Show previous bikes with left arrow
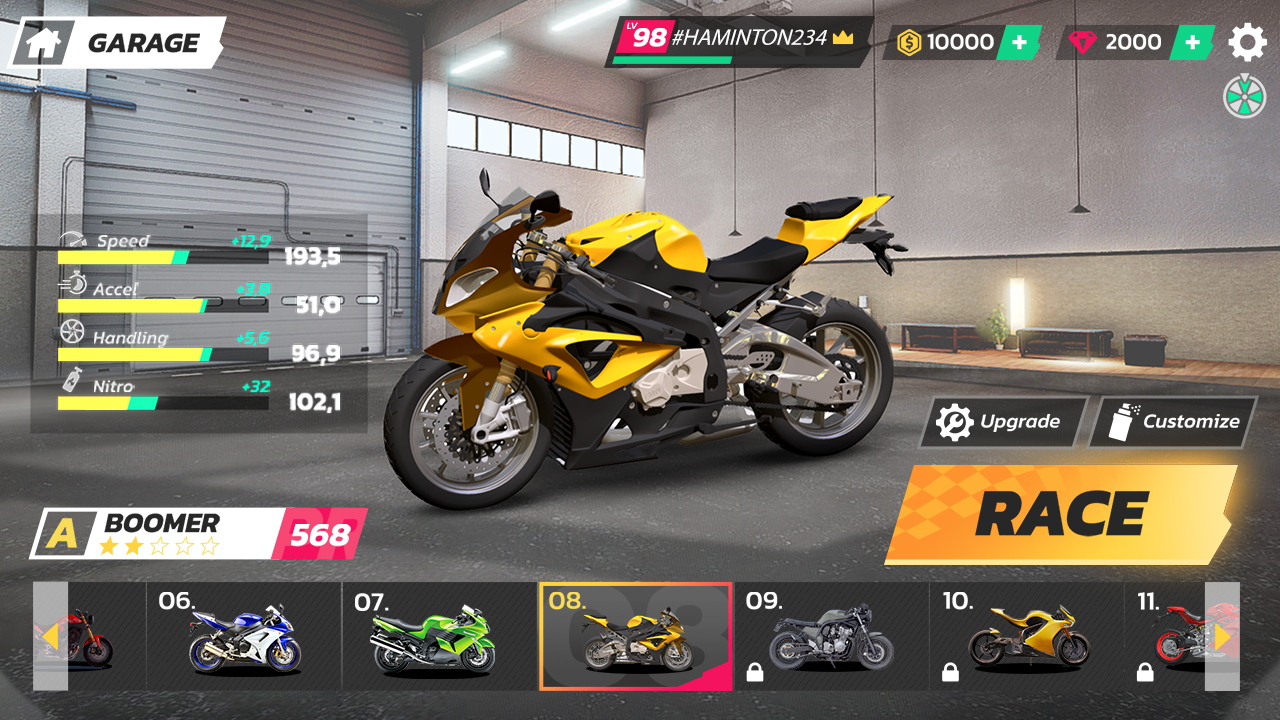The width and height of the screenshot is (1280, 720). point(50,636)
